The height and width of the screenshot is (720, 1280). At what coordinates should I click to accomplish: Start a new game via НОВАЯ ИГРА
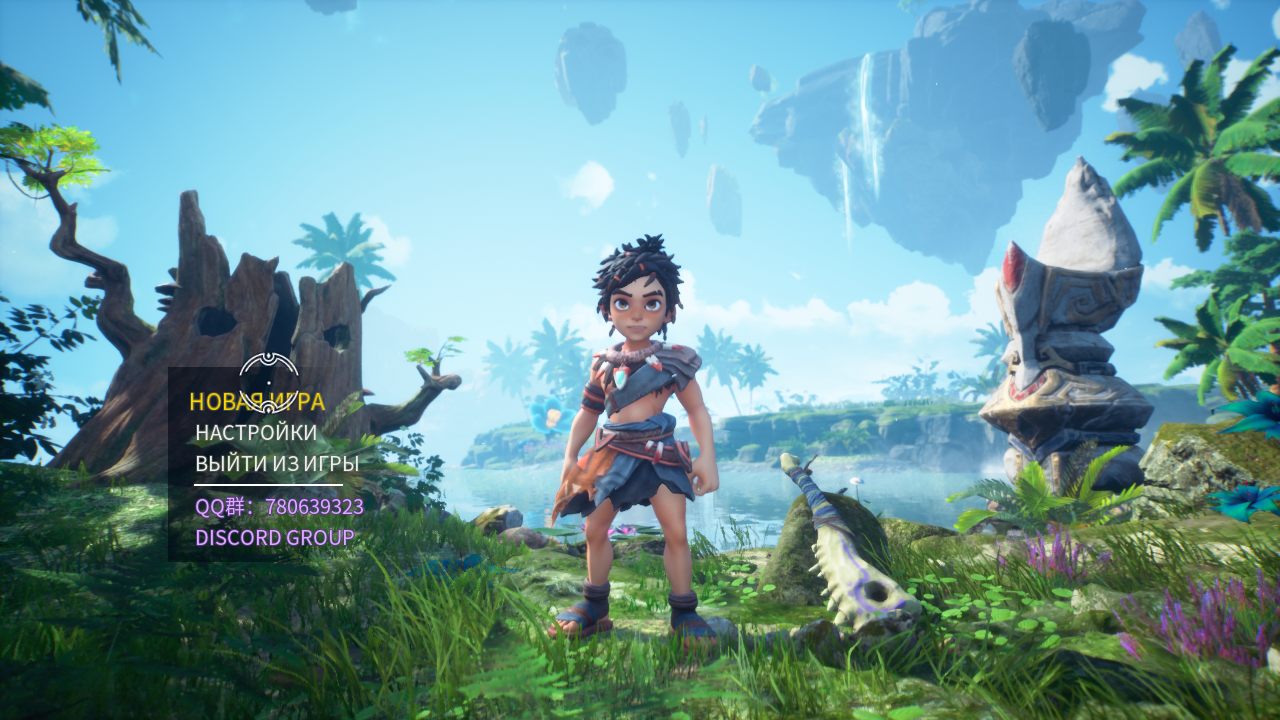coord(257,402)
